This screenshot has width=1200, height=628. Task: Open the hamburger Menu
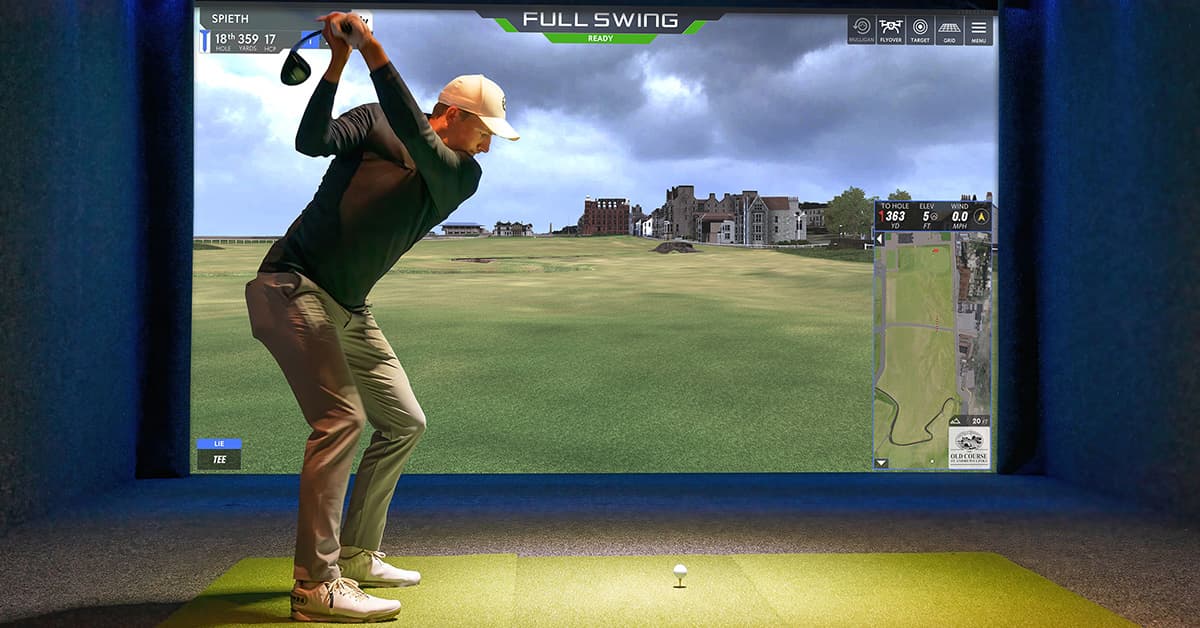click(979, 29)
